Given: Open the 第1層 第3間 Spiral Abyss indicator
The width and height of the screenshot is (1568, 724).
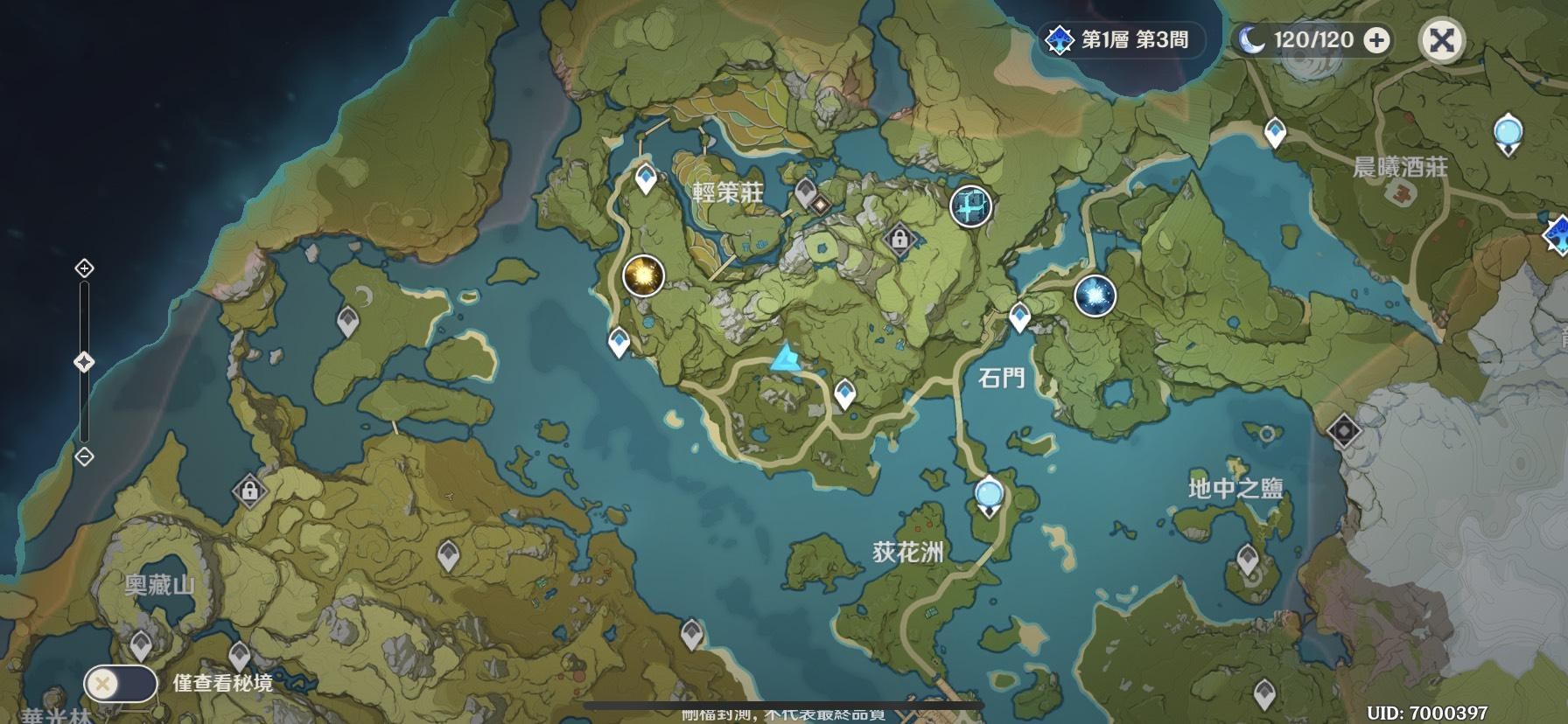Looking at the screenshot, I should (1118, 40).
